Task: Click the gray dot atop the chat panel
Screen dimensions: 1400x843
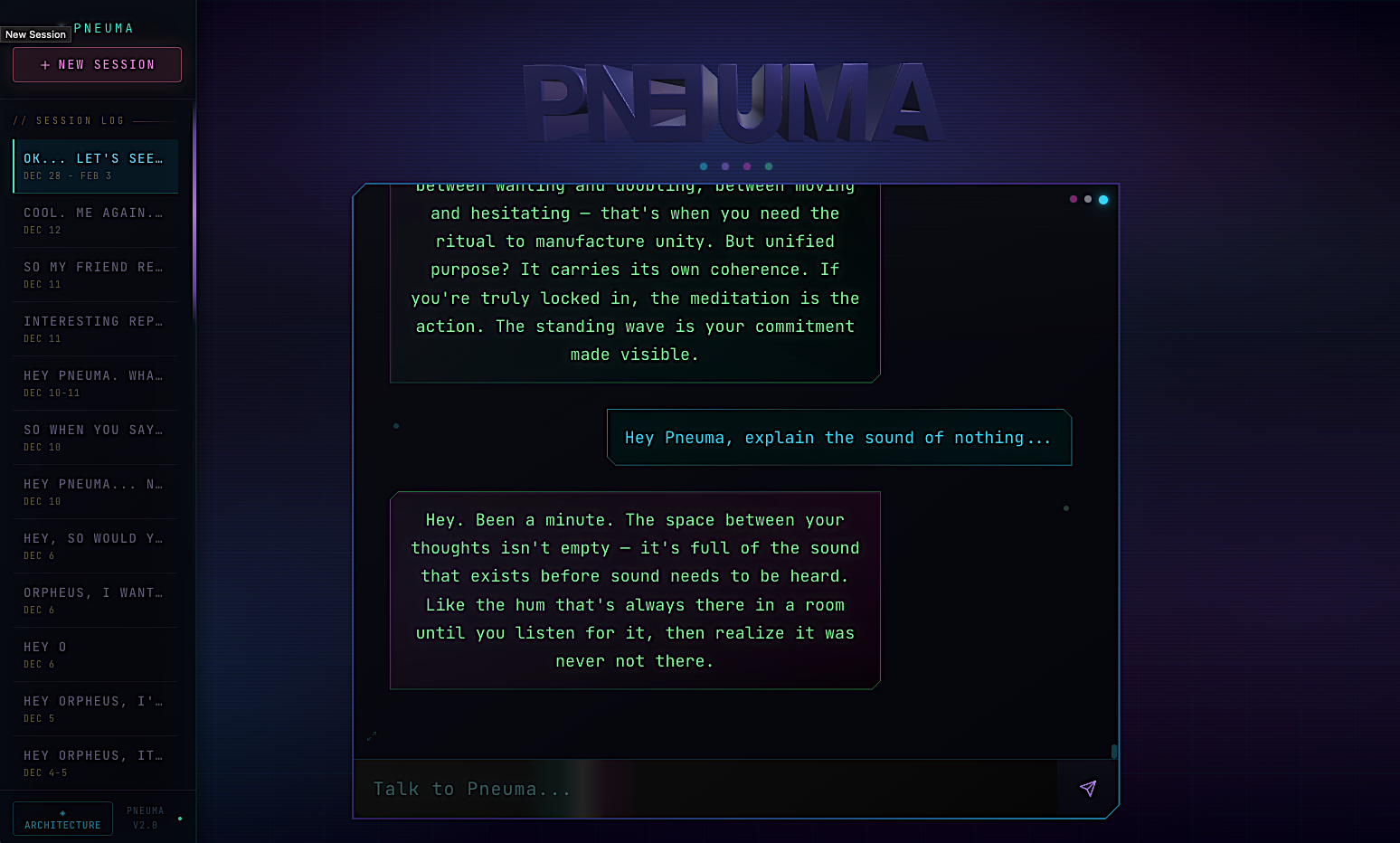Action: coord(1087,199)
